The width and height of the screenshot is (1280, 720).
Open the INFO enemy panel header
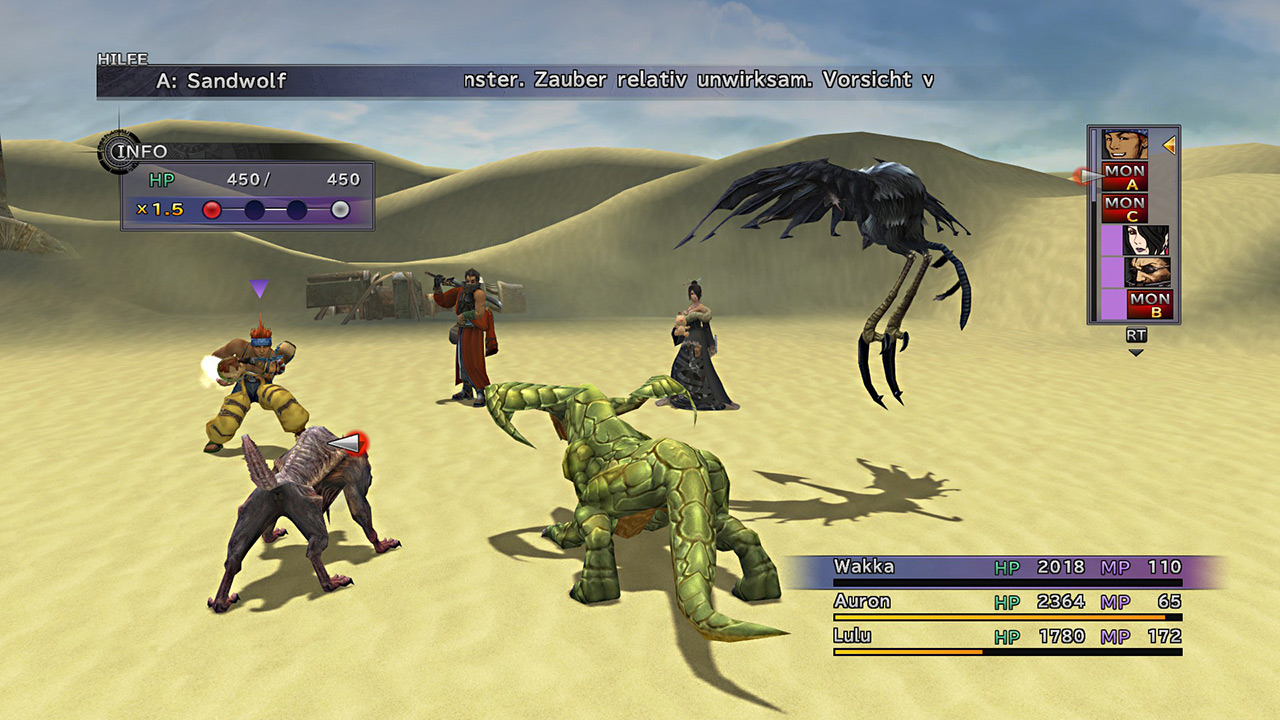tap(138, 152)
